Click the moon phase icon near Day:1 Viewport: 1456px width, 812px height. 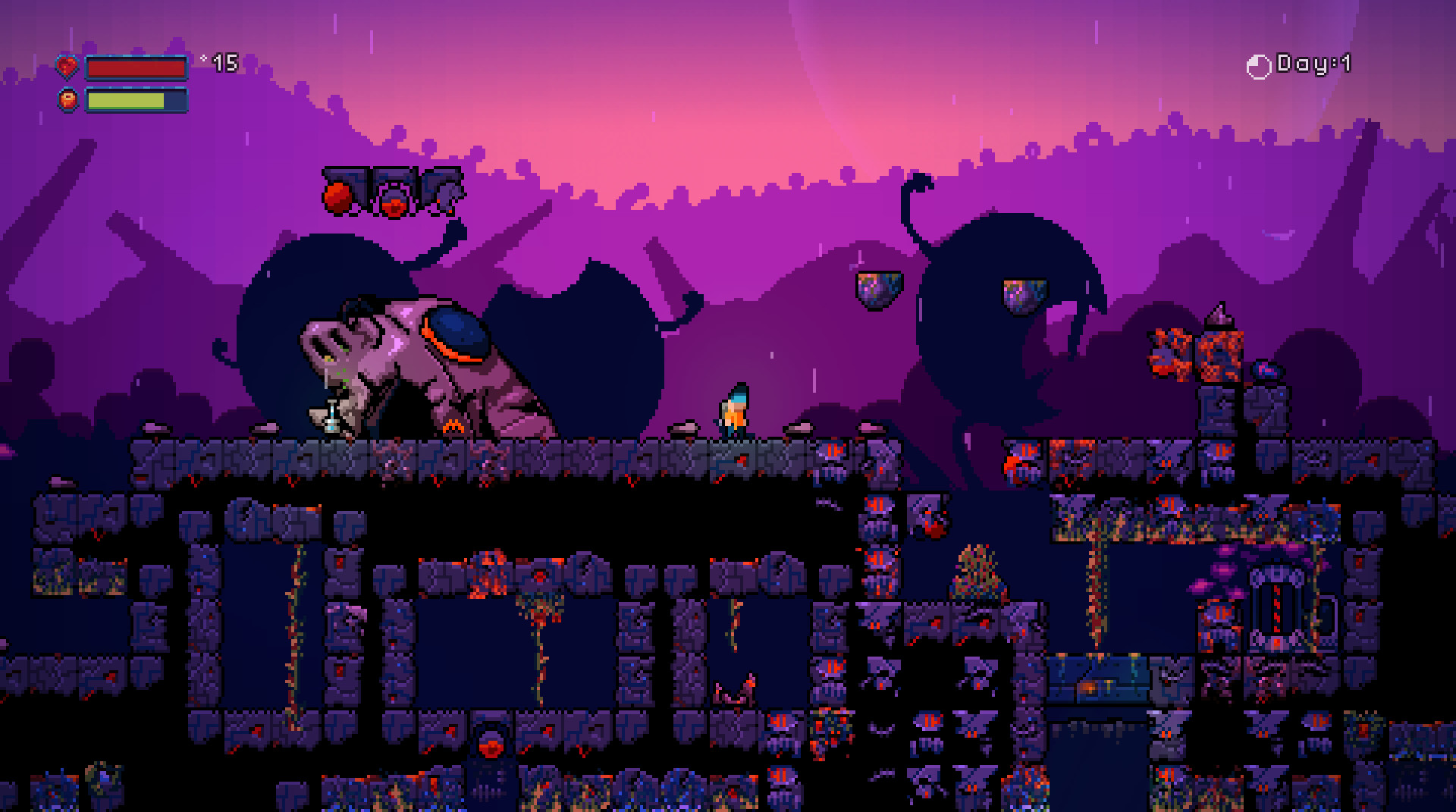tap(1258, 64)
